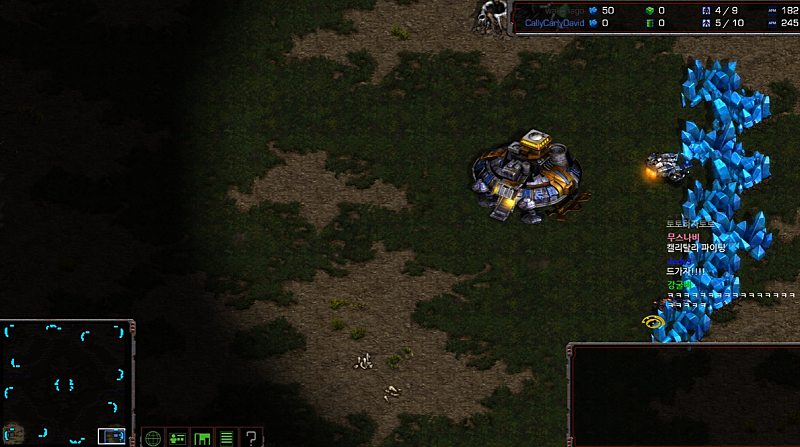
Task: Click the dark unit info panel
Action: coord(684,396)
